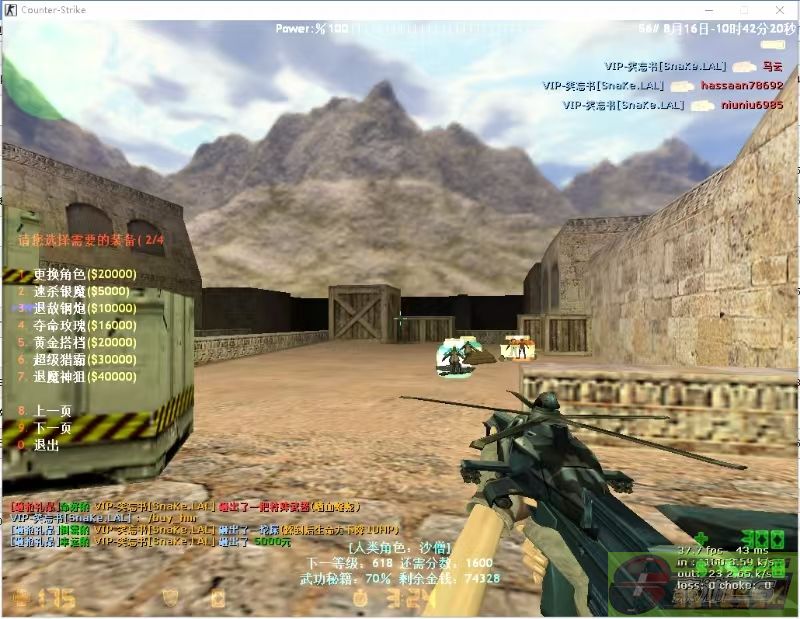Select 黄金搭档 ($20000) equipment entry
Screen dimensions: 800x619
[84, 342]
